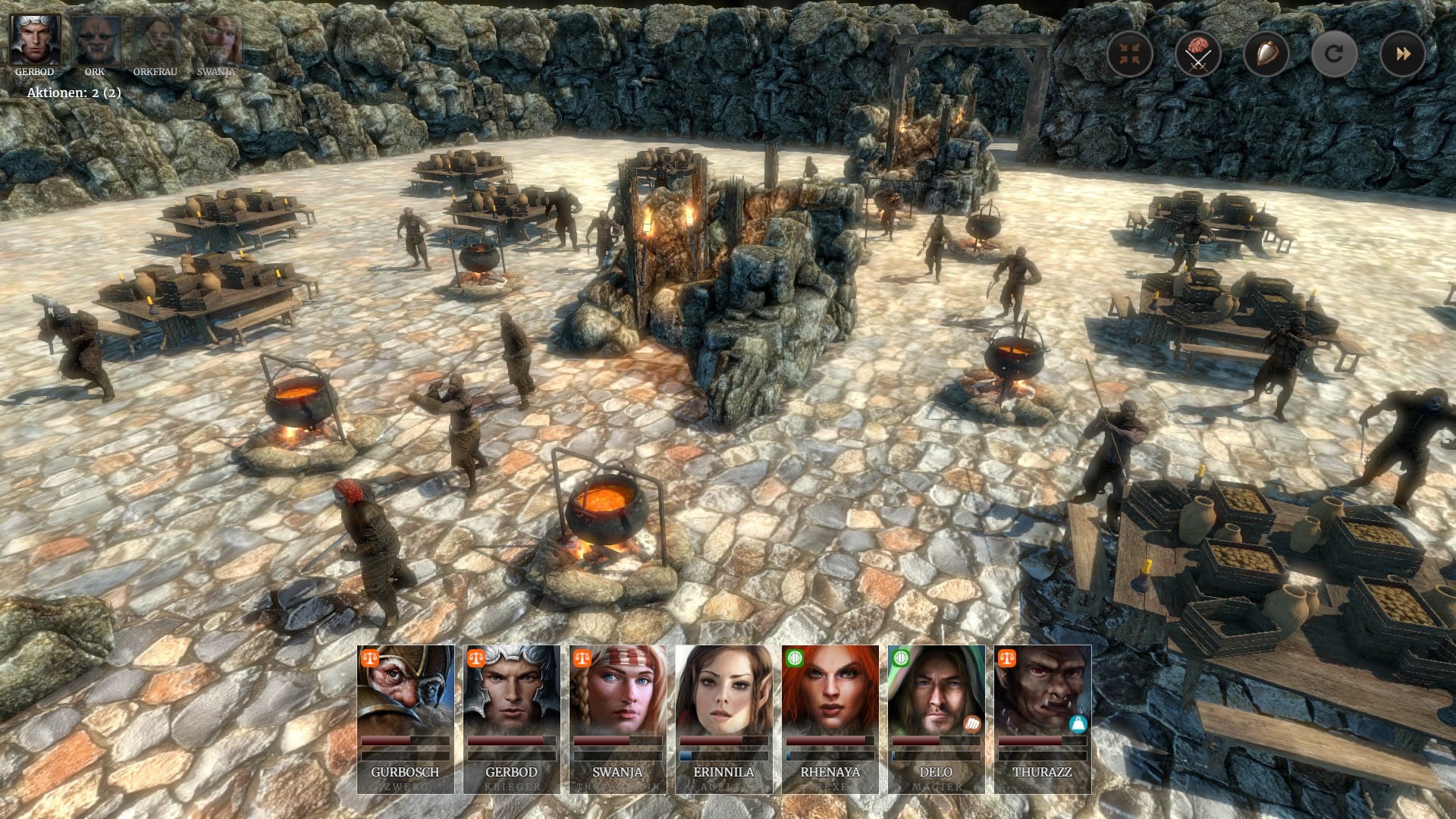Hit the double-arrow fast-forward button
Image resolution: width=1456 pixels, height=819 pixels.
coord(1402,54)
